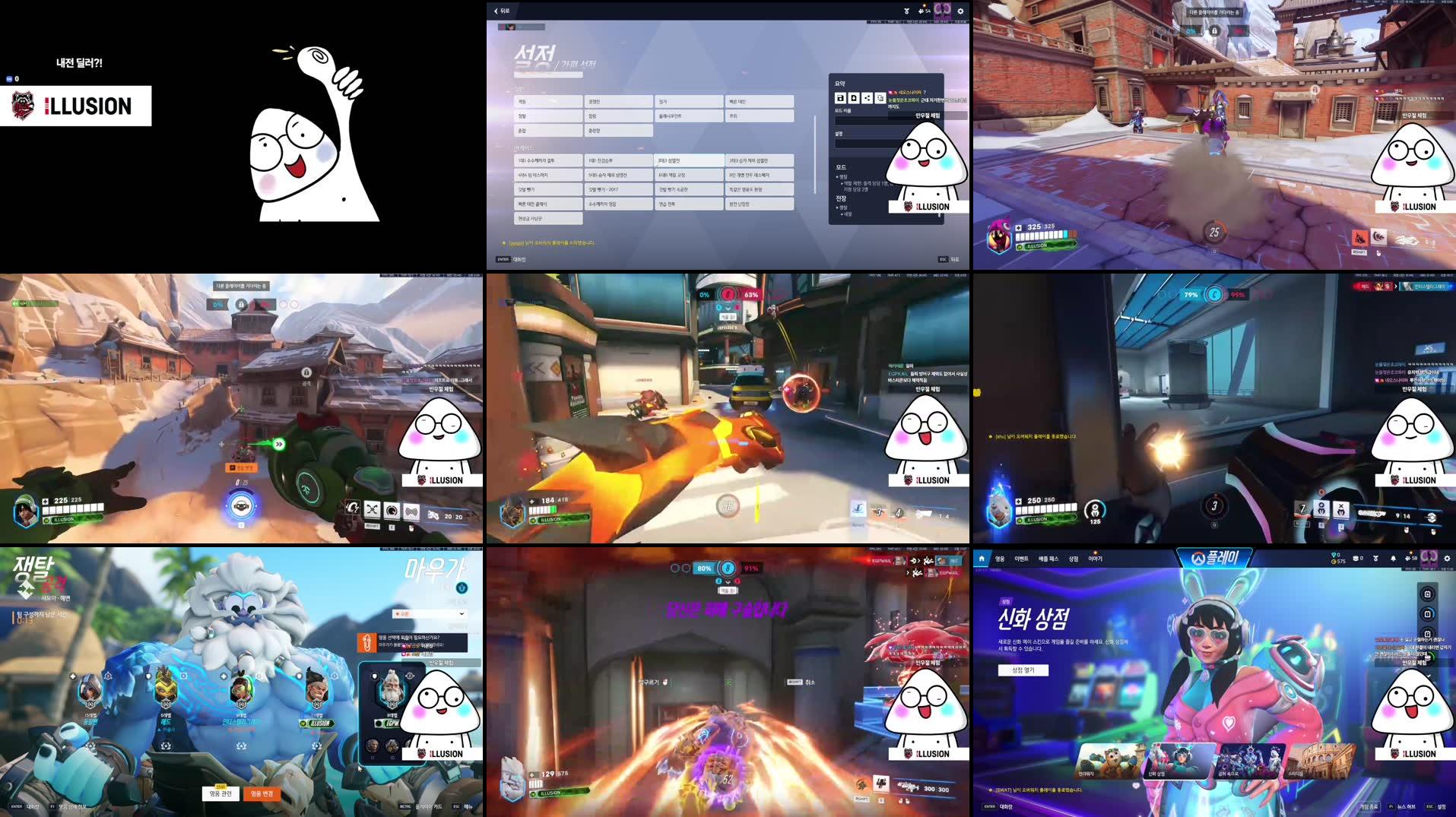This screenshot has height=817, width=1456.
Task: Click the share settings icon in 요약 panel
Action: (867, 98)
